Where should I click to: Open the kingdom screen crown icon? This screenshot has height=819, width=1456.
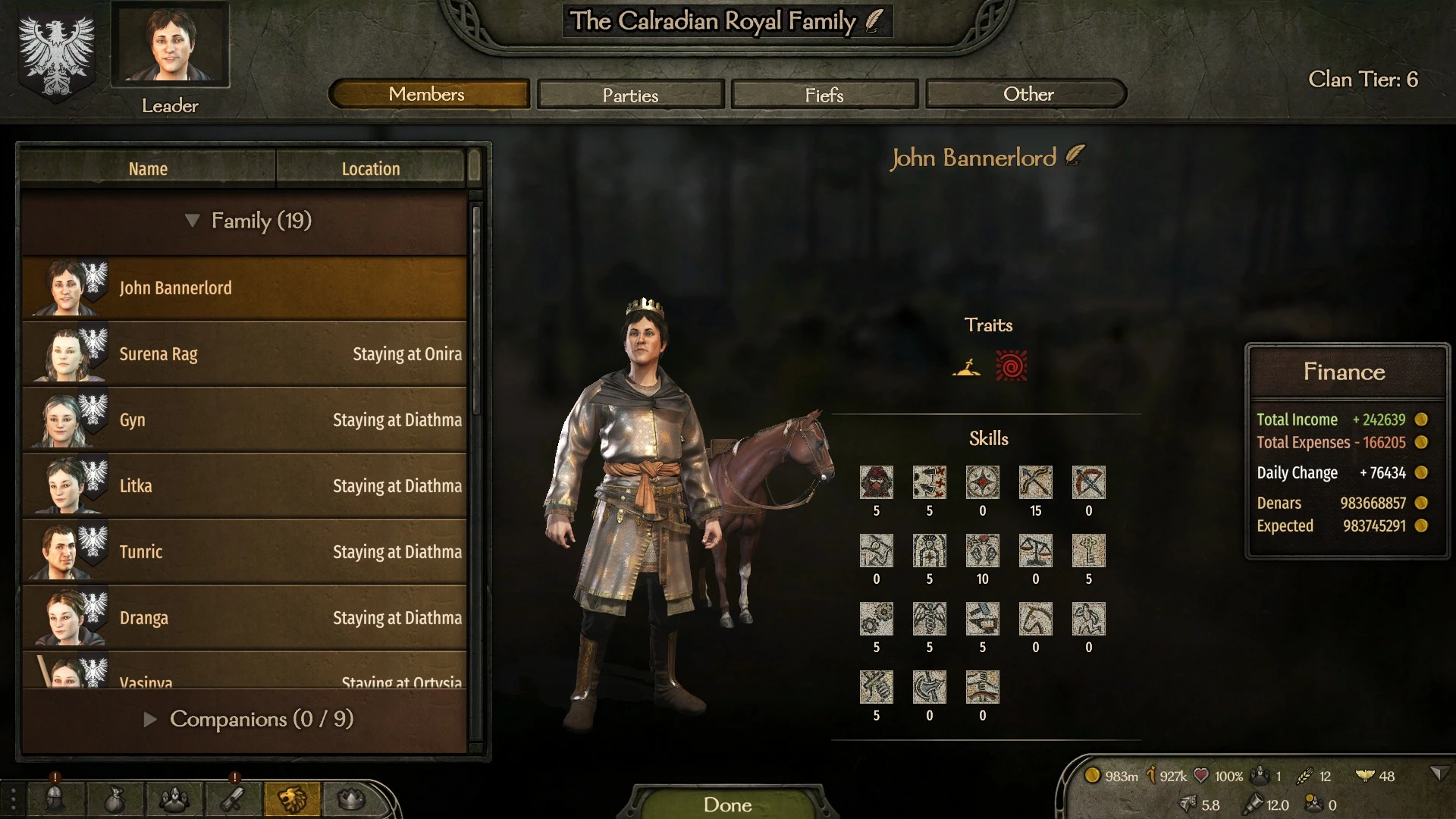pyautogui.click(x=350, y=799)
